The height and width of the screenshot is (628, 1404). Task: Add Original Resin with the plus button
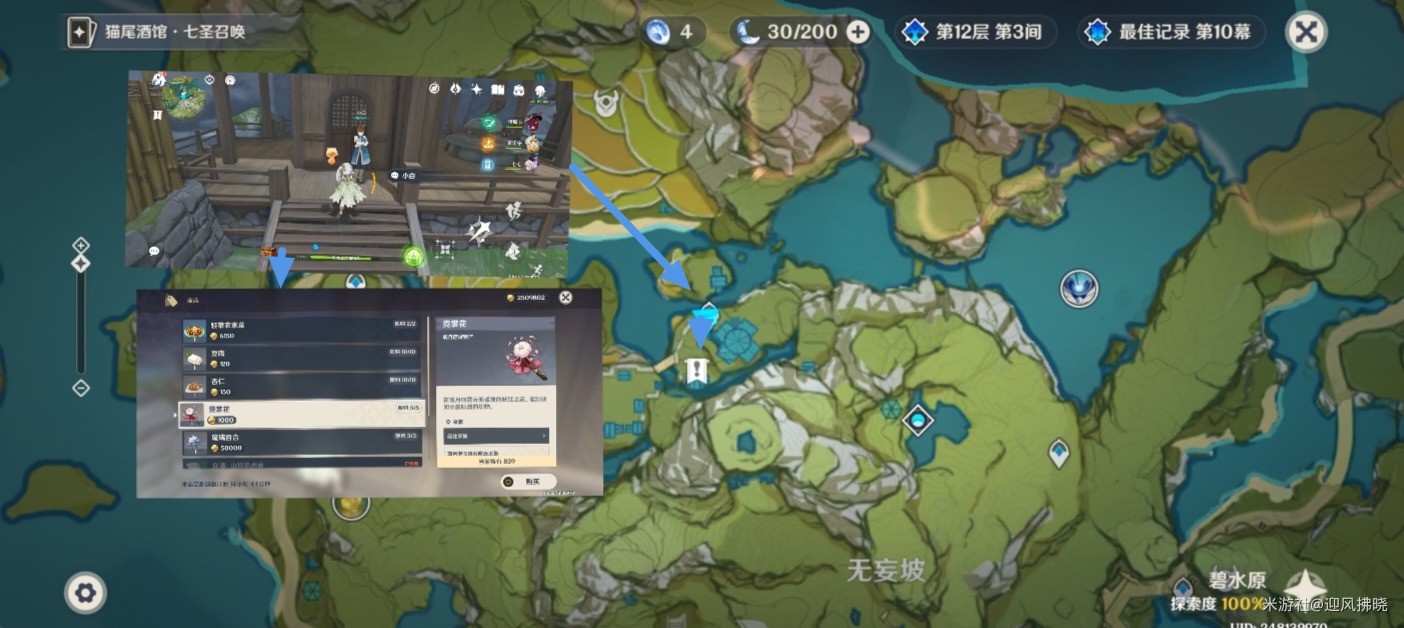tap(858, 32)
